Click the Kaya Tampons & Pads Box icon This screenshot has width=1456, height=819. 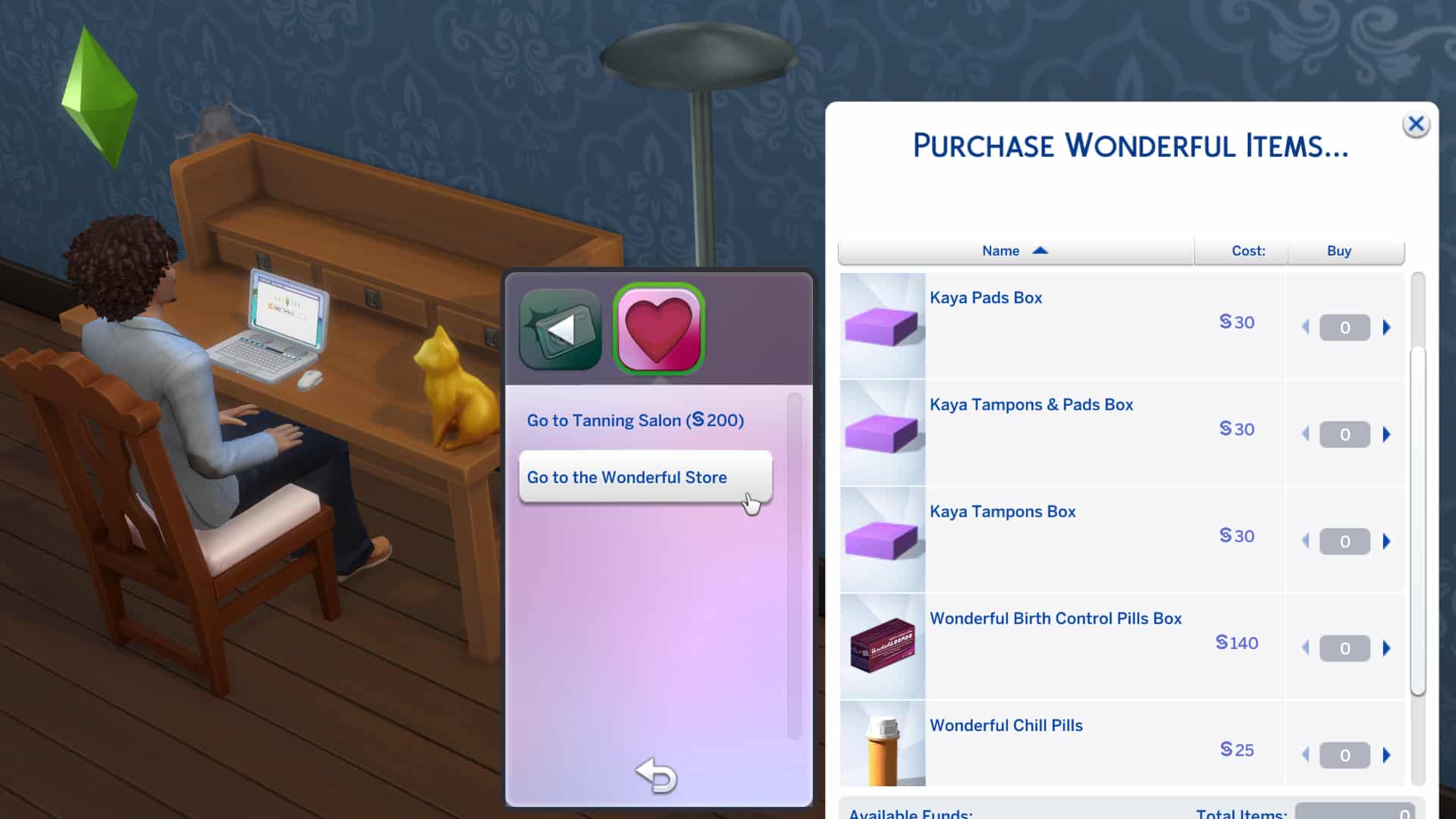(882, 431)
